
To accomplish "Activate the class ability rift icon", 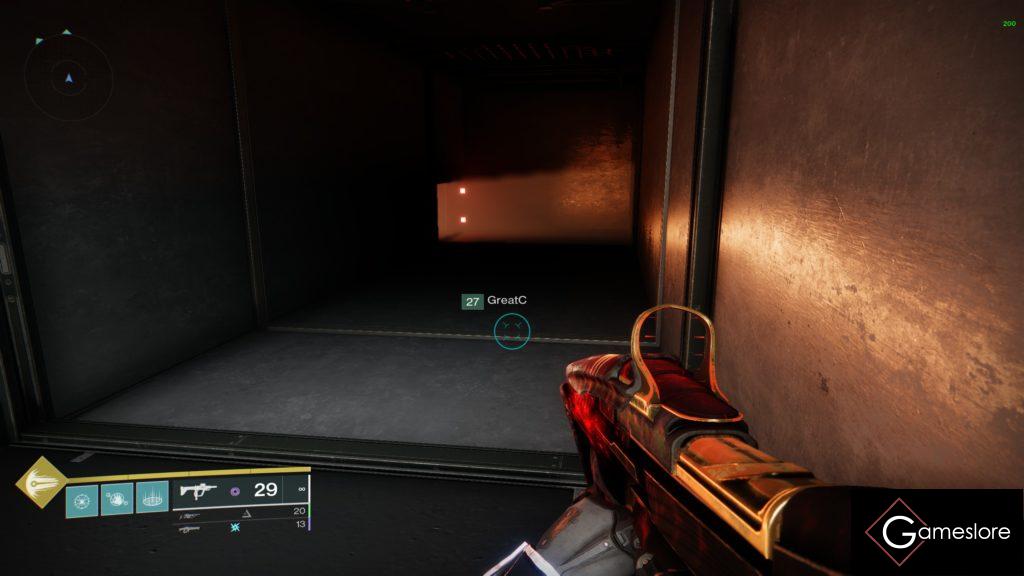I will coord(152,497).
